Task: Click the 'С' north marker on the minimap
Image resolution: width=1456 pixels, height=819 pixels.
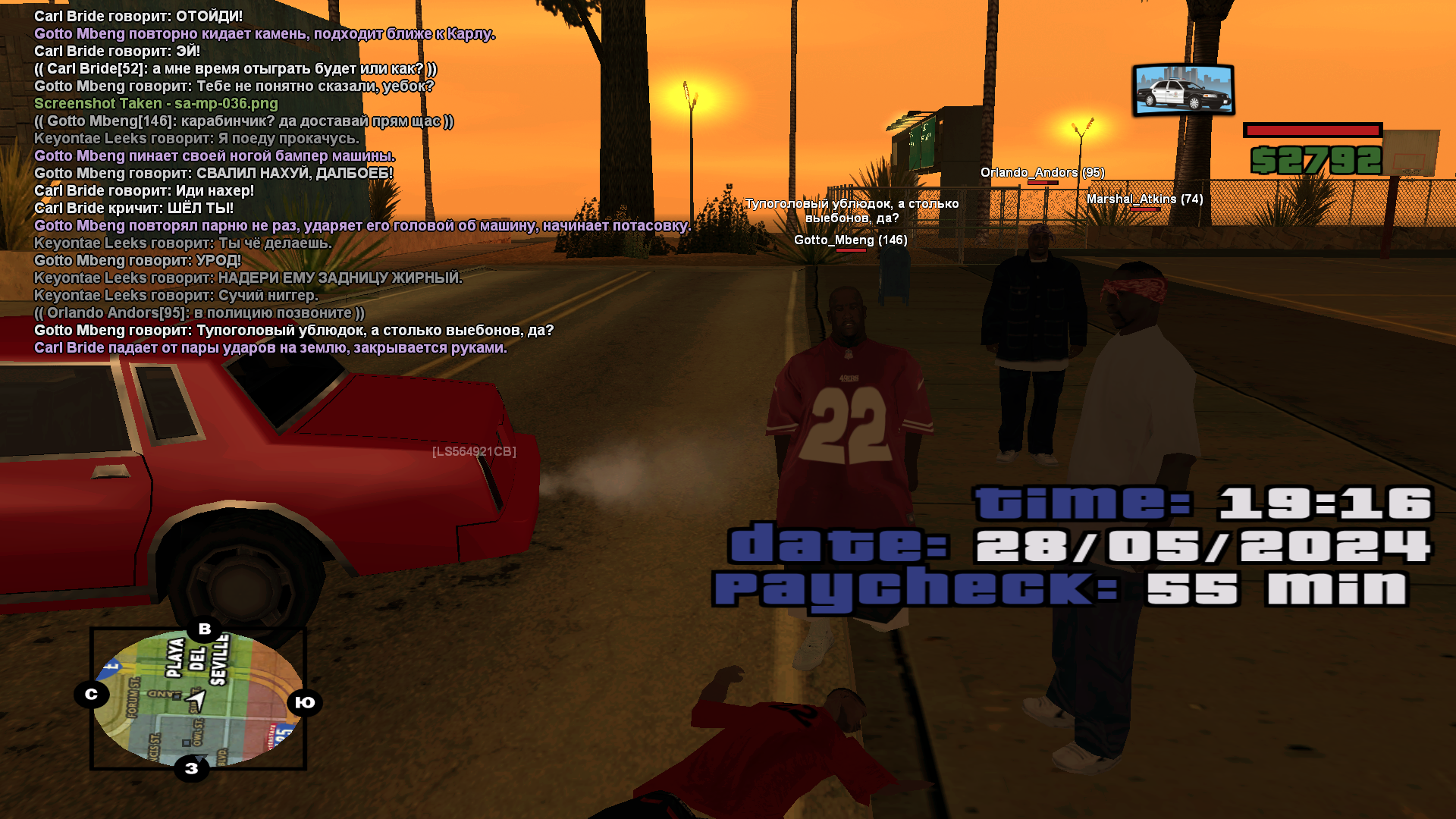Action: click(x=92, y=694)
